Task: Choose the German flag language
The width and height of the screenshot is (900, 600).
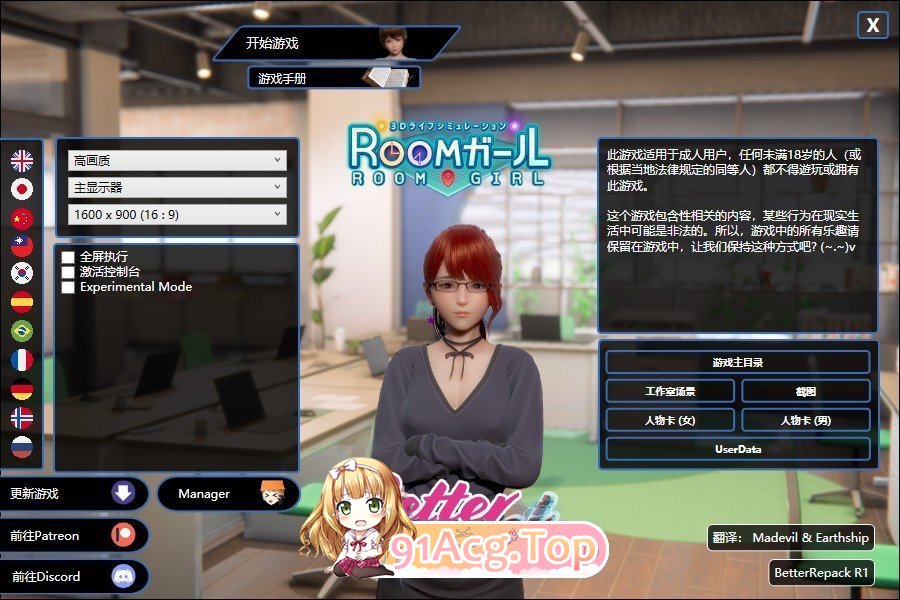Action: [x=22, y=389]
